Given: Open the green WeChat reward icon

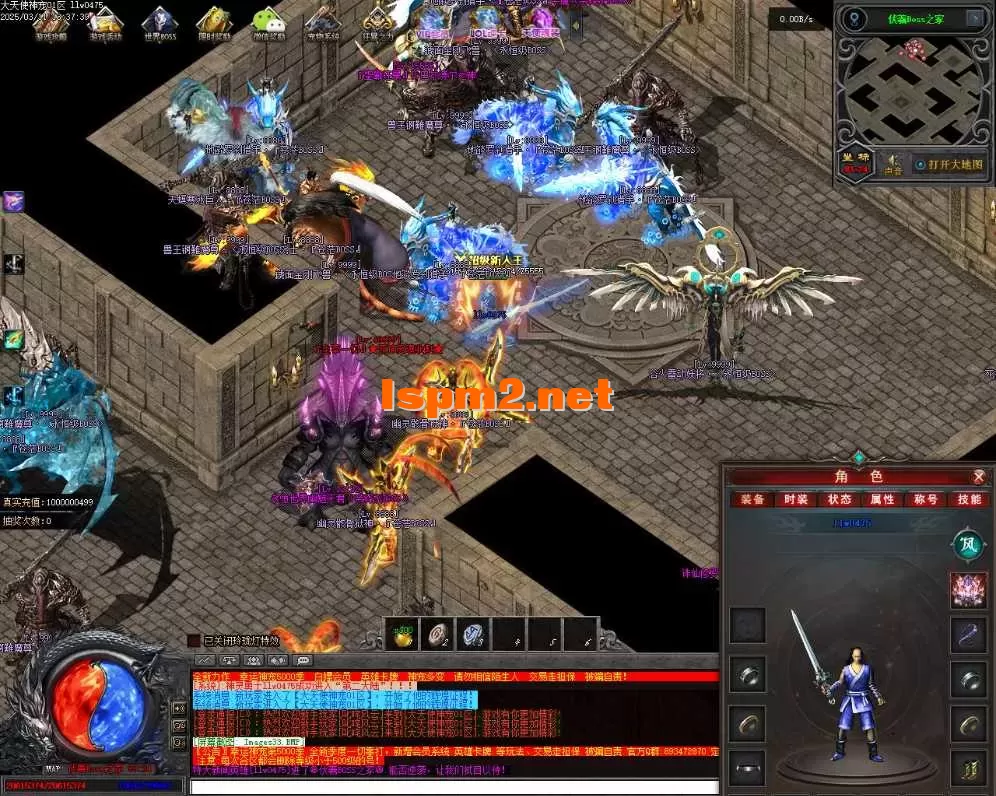Looking at the screenshot, I should (x=267, y=20).
